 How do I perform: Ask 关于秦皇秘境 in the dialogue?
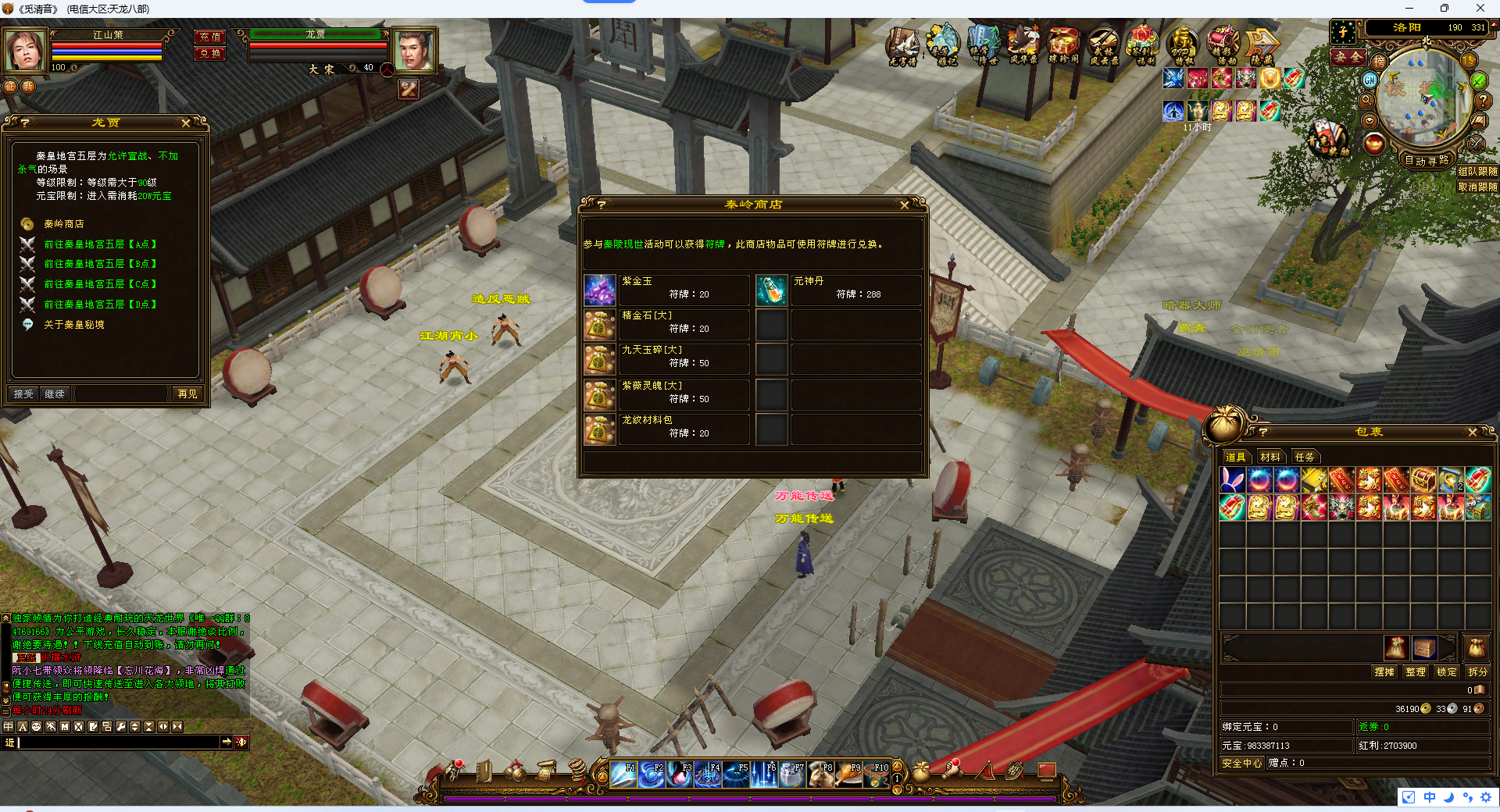74,325
